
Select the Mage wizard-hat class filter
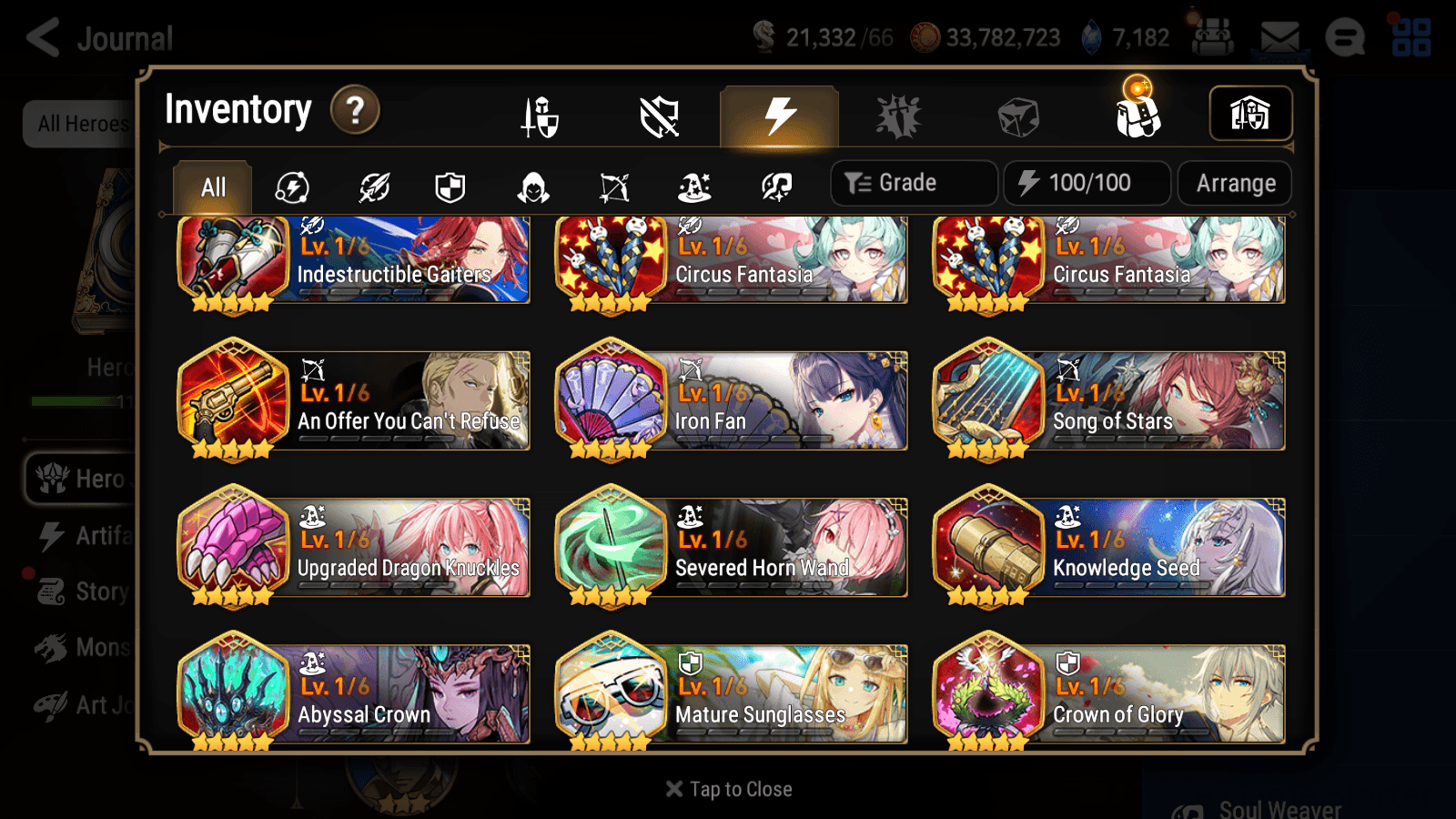click(694, 187)
